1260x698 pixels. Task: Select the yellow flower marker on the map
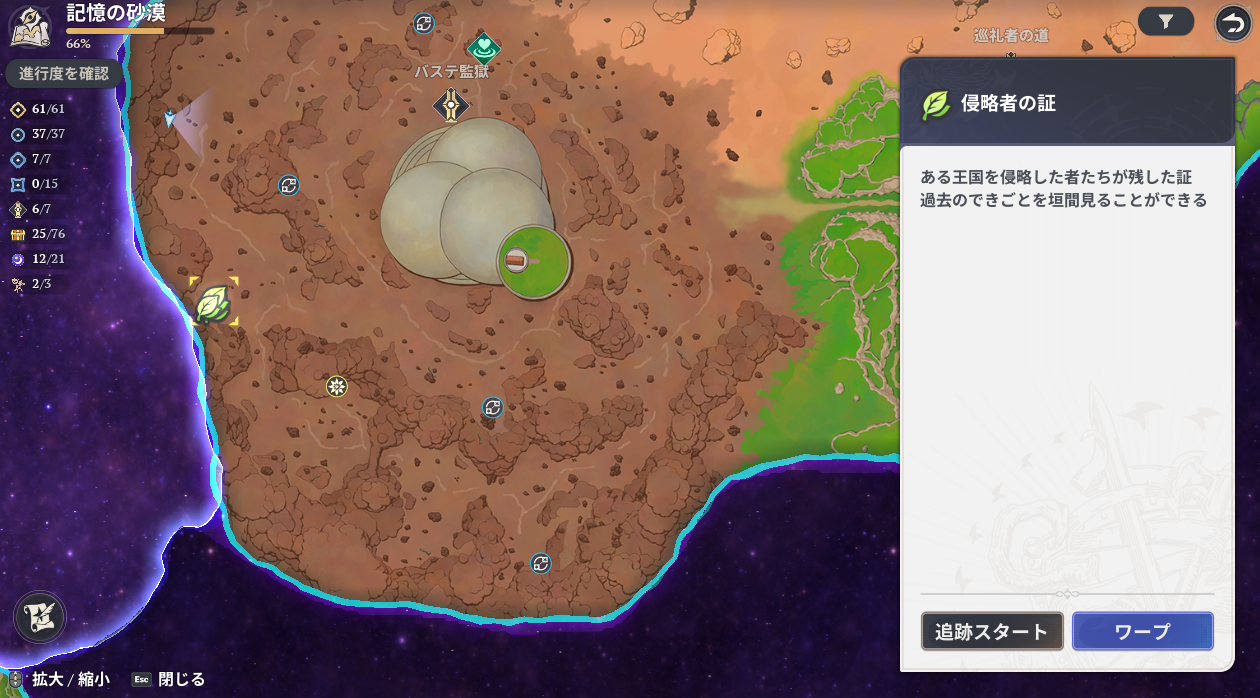tap(337, 386)
